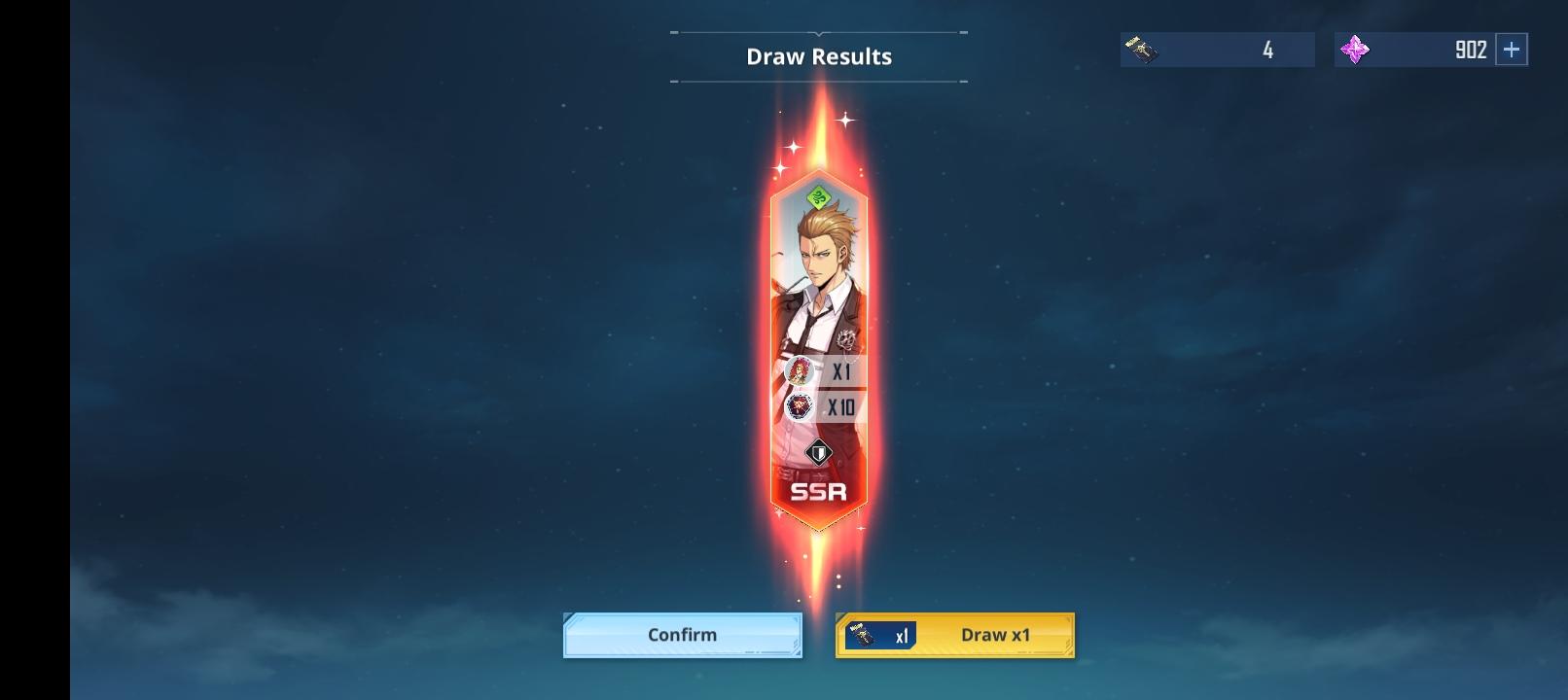The image size is (1568, 700).
Task: Click the Draw Results title
Action: pyautogui.click(x=818, y=56)
